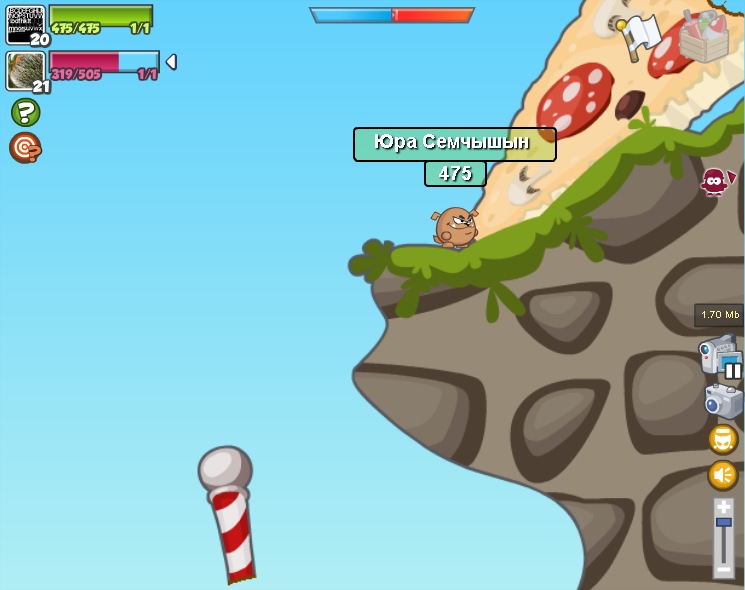Take a screenshot with the photo camera

click(723, 401)
